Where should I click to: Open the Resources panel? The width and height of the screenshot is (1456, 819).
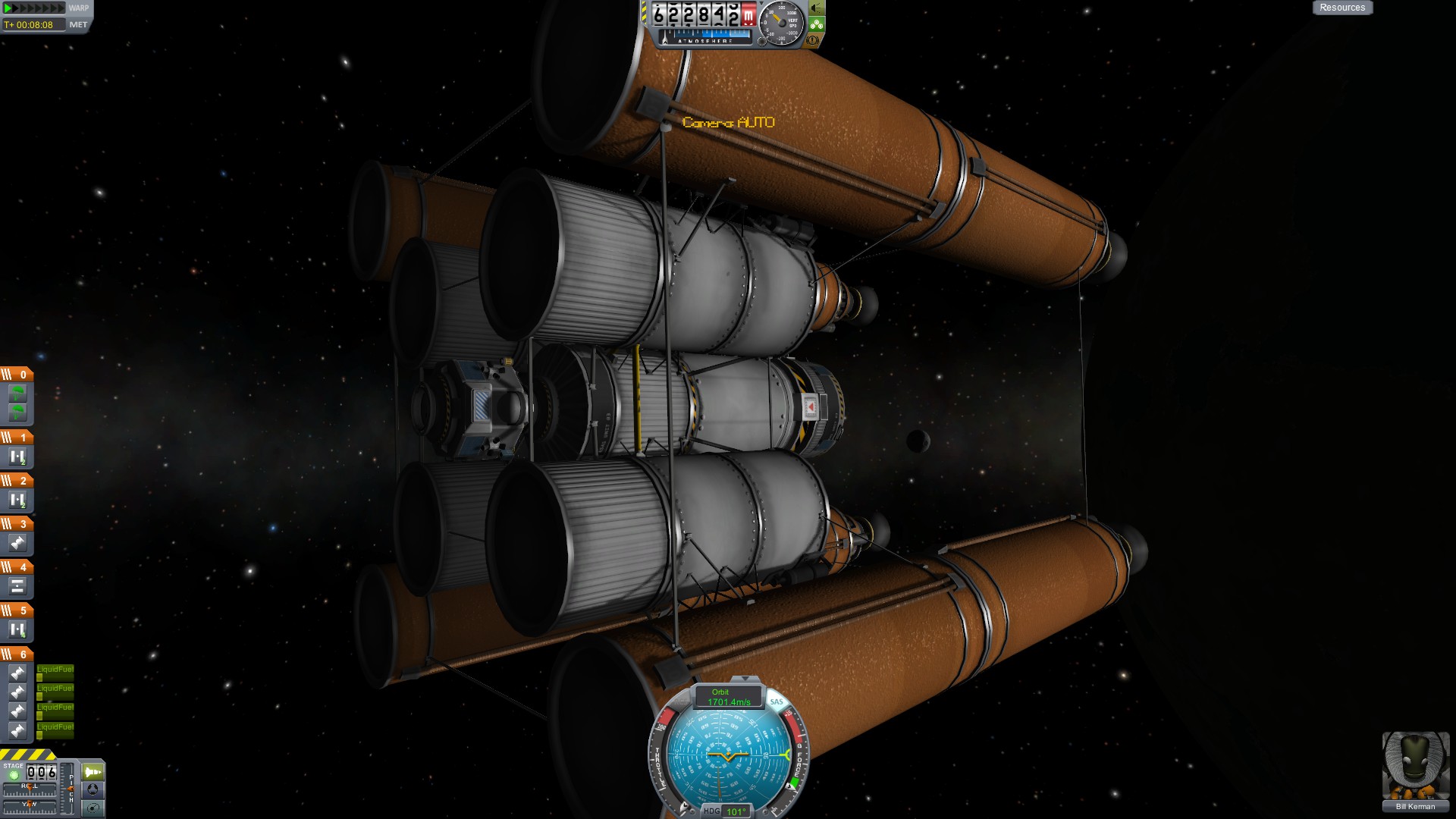1341,8
